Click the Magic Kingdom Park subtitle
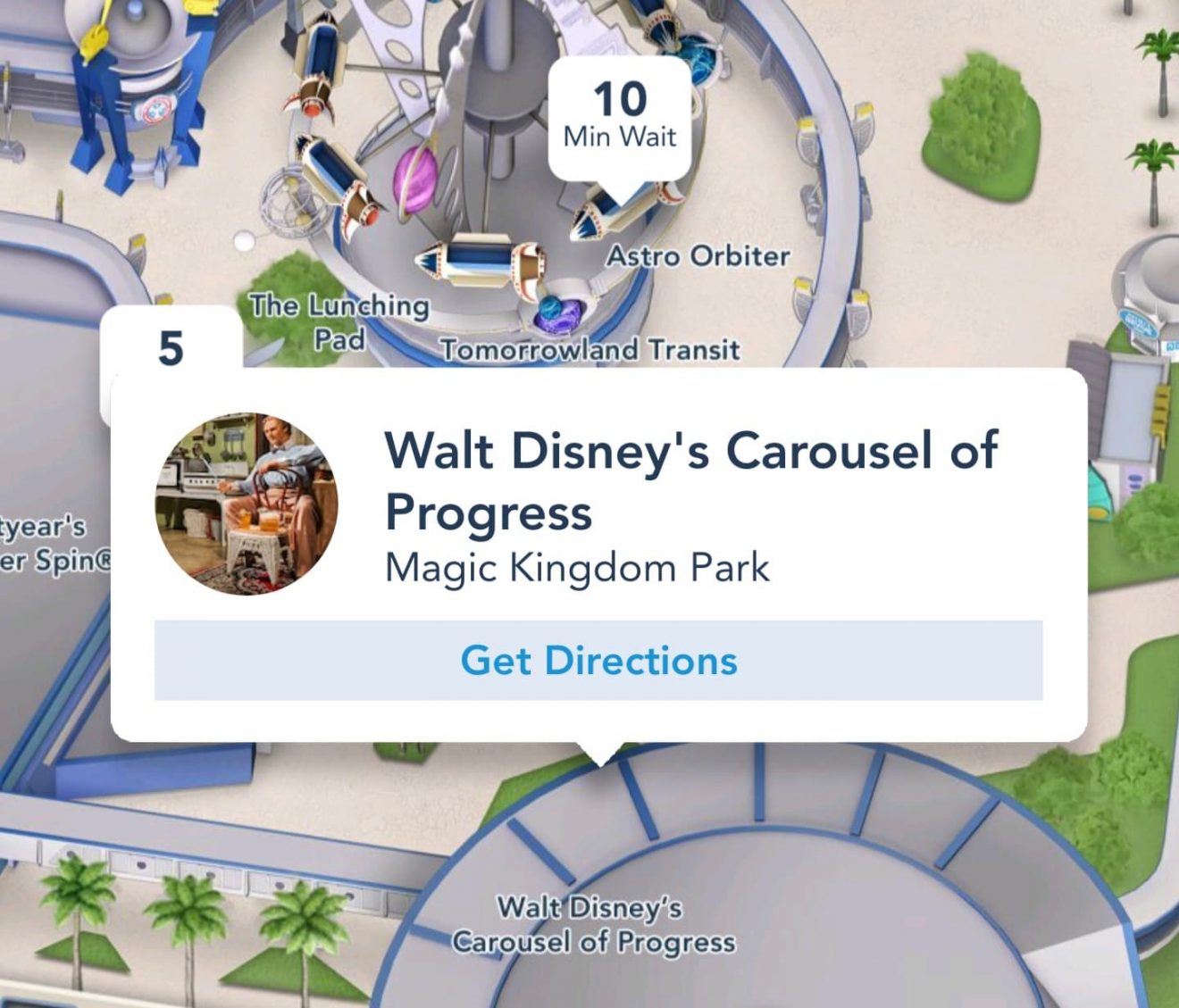Image resolution: width=1179 pixels, height=1008 pixels. coord(577,565)
